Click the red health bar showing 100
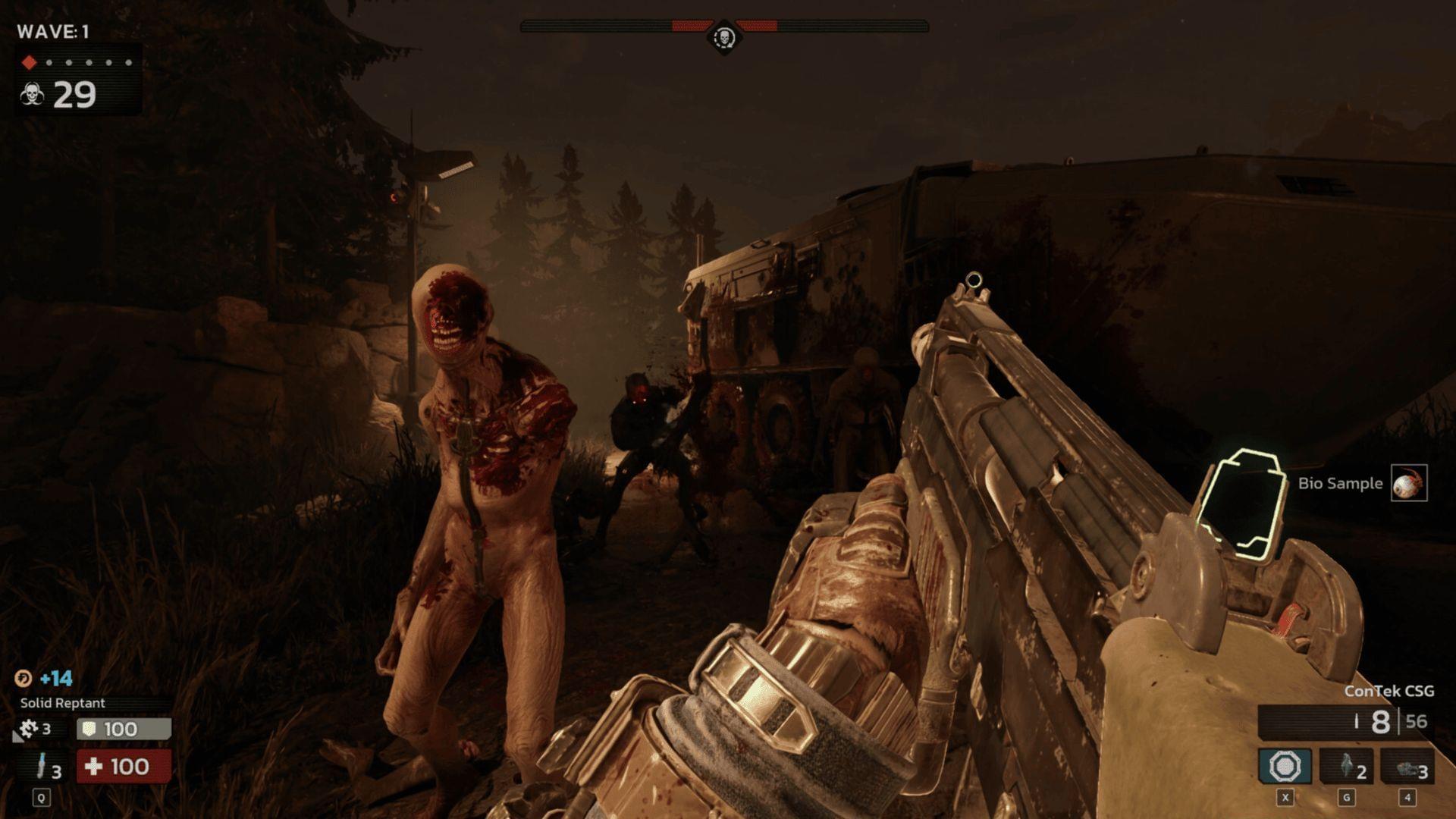This screenshot has width=1456, height=819. click(125, 767)
